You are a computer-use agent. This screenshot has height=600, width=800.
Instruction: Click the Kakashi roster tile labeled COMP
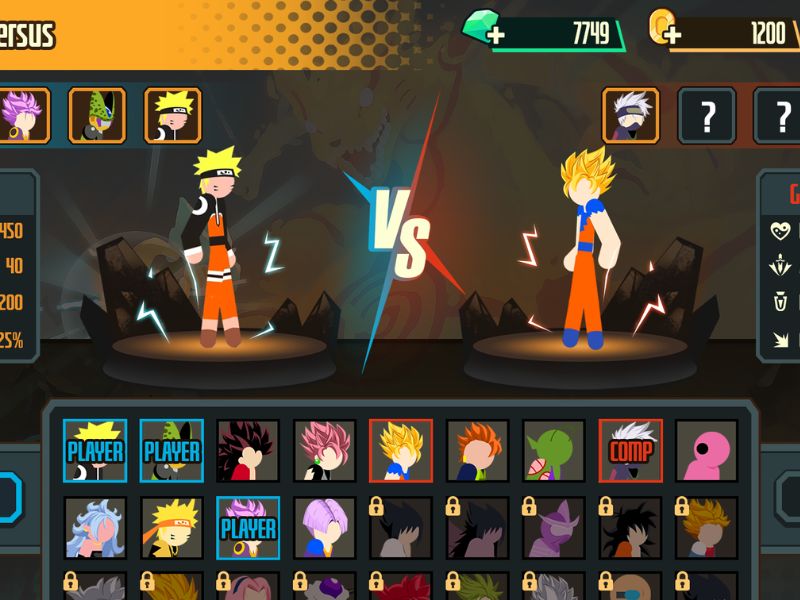[x=631, y=451]
